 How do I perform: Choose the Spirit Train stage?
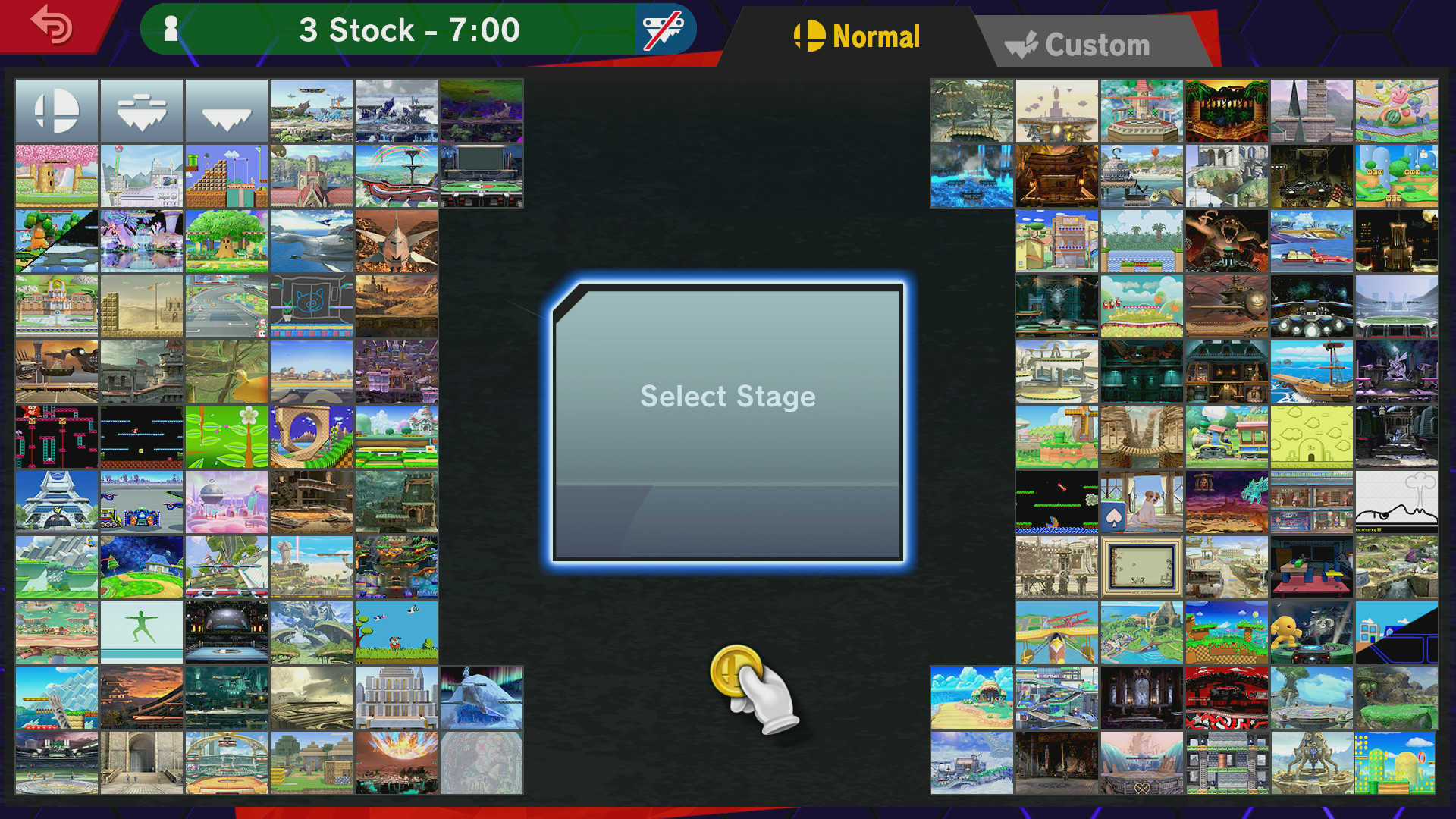[227, 566]
